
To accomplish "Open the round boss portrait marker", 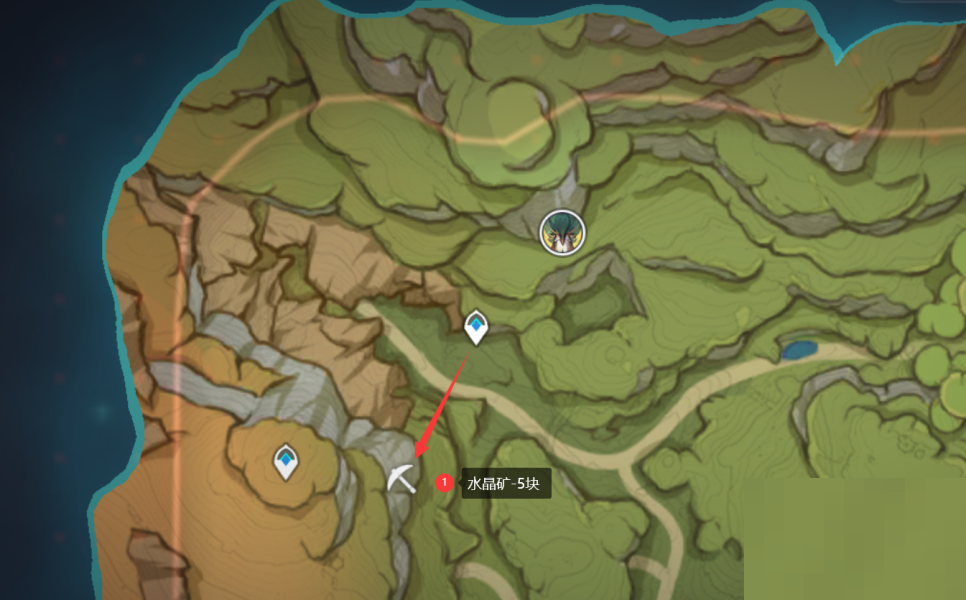I will pos(562,232).
